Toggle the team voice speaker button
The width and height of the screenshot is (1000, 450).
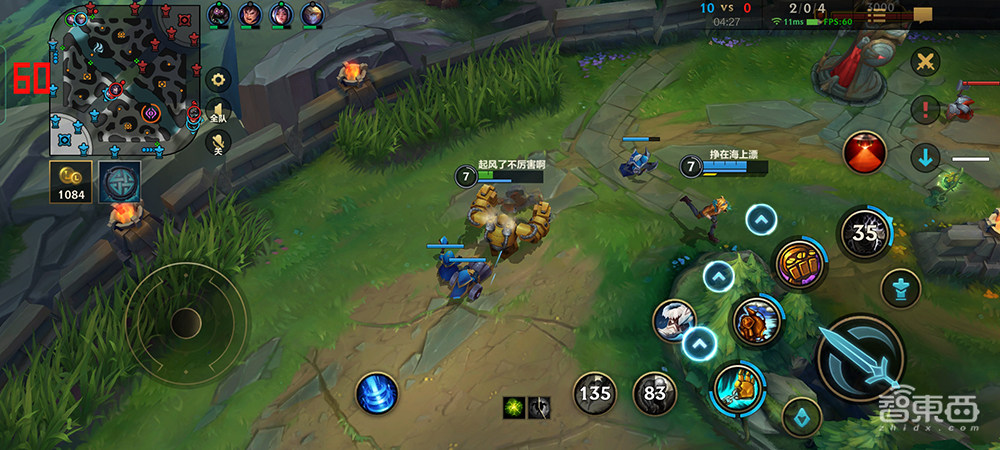pyautogui.click(x=218, y=112)
